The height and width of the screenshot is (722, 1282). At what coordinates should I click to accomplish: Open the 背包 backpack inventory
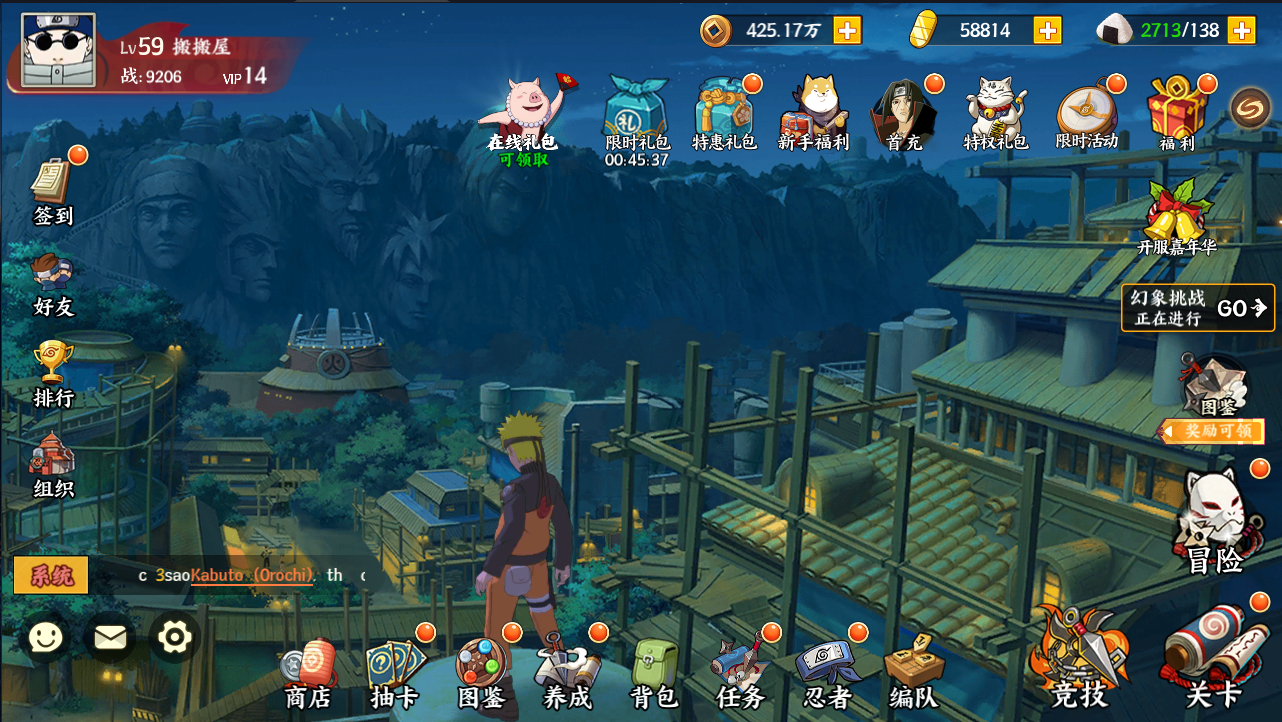[x=655, y=672]
